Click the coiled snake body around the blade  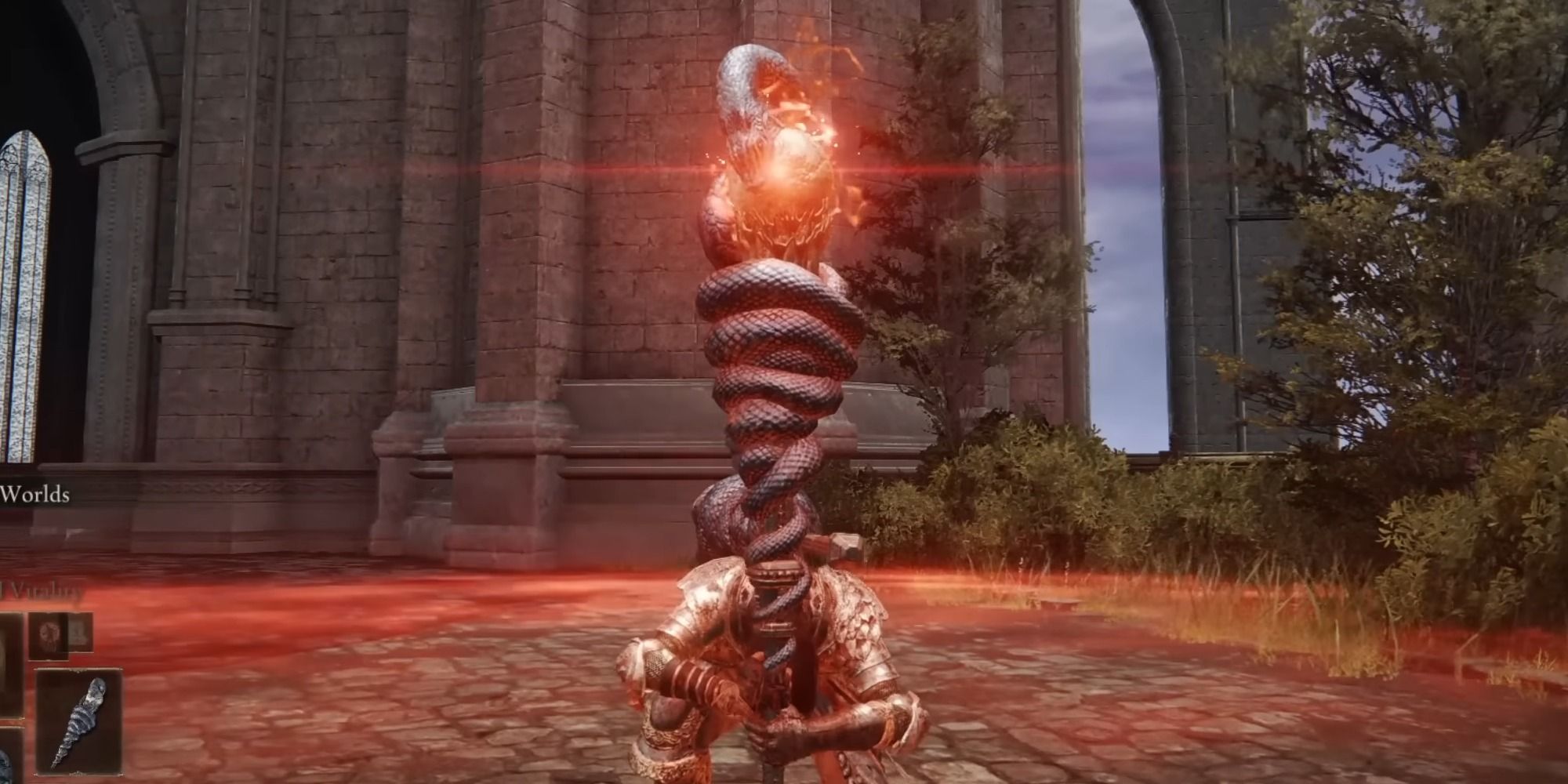click(776, 376)
